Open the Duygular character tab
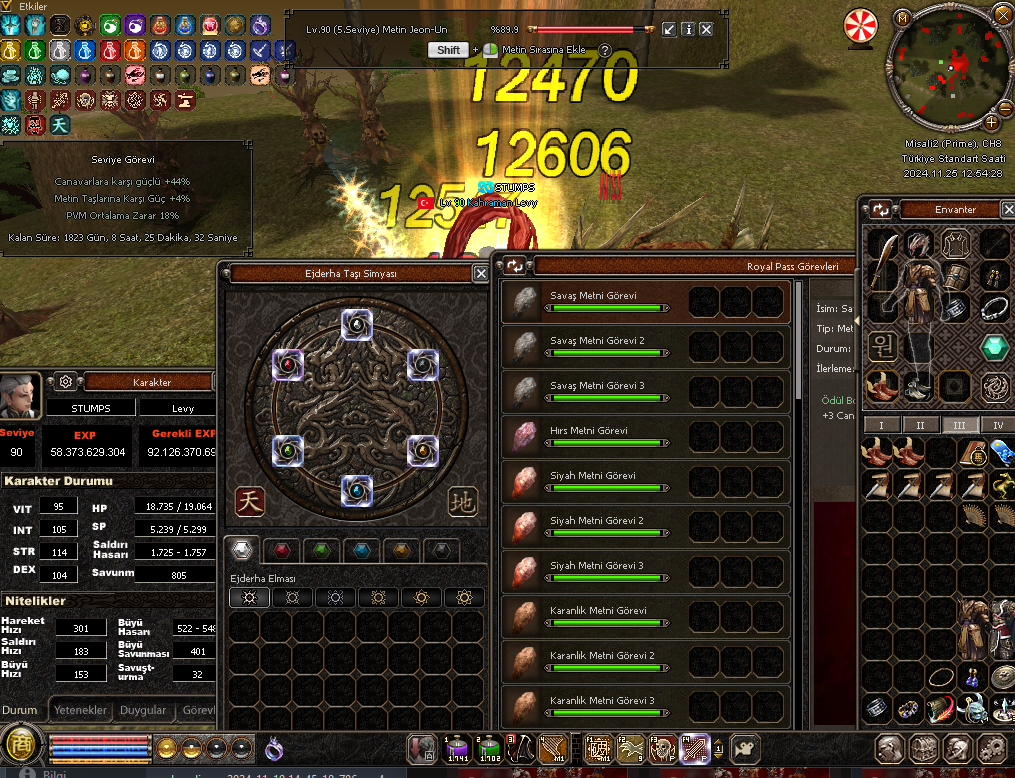Image resolution: width=1015 pixels, height=778 pixels. (143, 710)
